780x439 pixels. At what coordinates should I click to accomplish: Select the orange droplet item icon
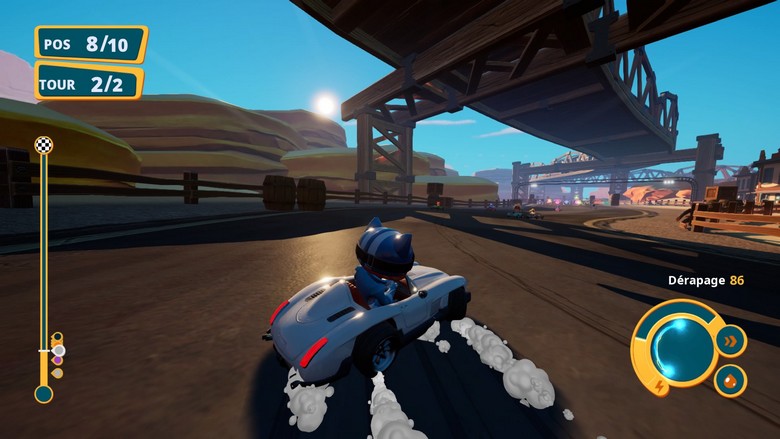[x=729, y=379]
